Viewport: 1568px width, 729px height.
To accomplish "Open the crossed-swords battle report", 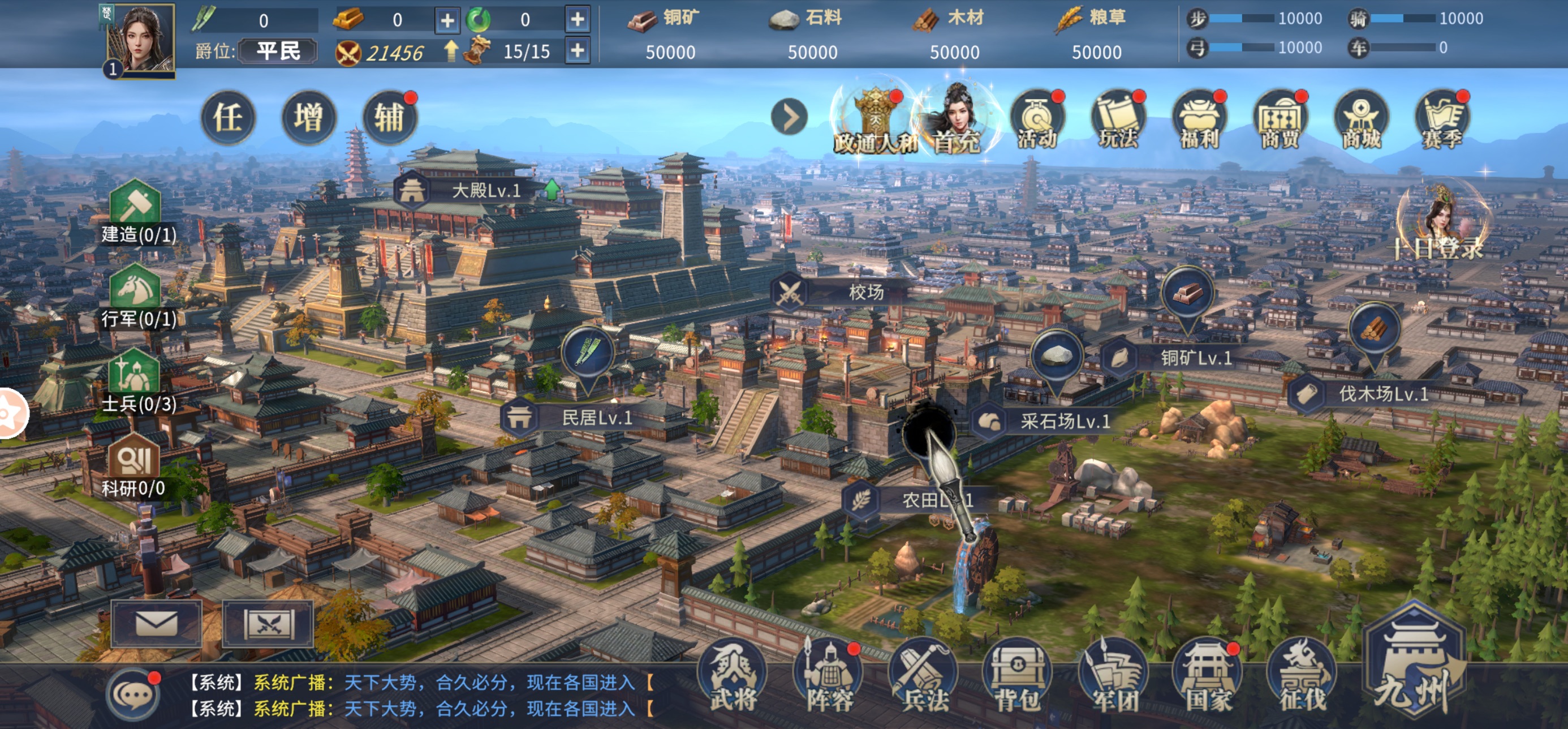I will point(268,624).
